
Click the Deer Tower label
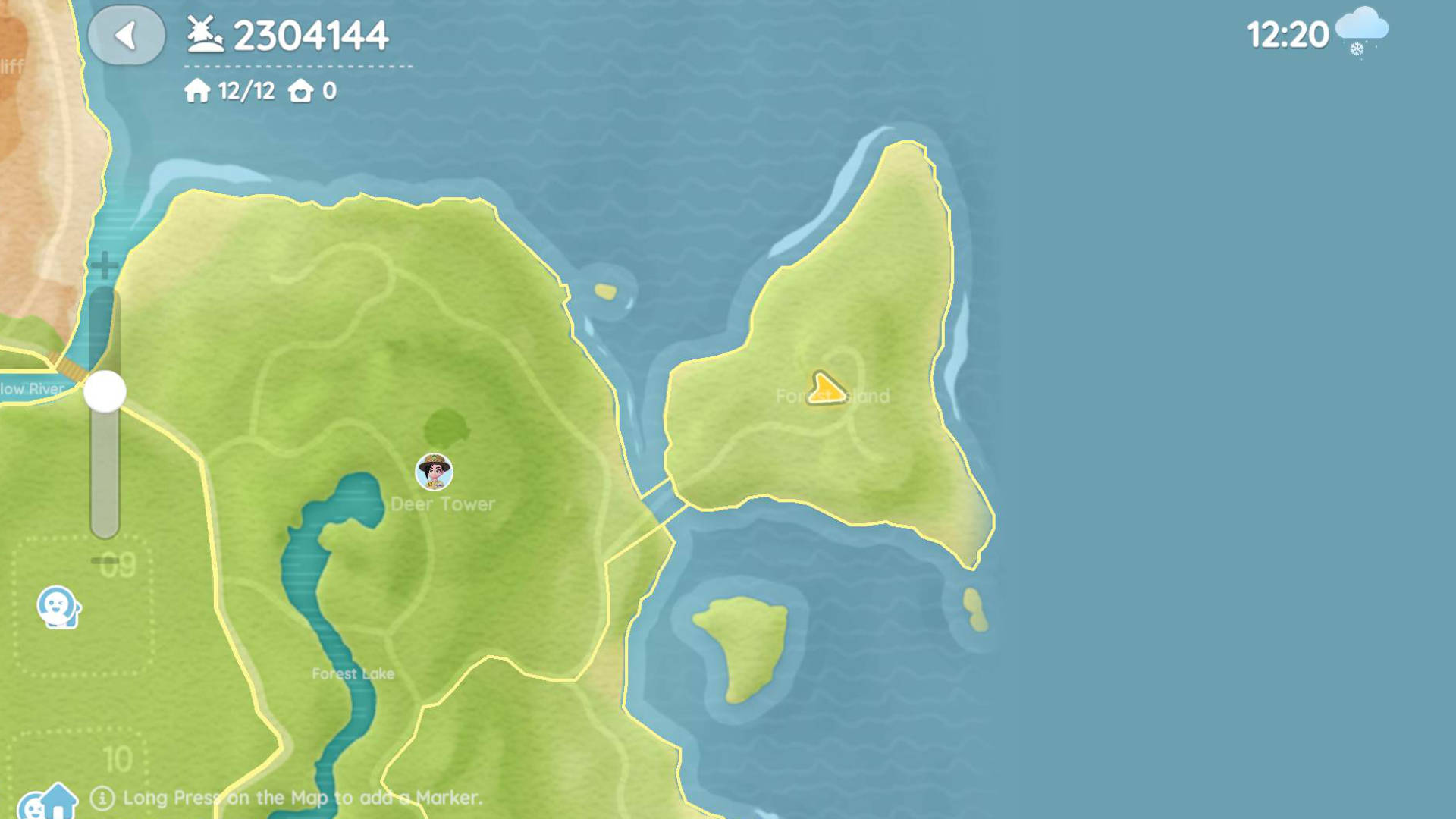coord(444,503)
